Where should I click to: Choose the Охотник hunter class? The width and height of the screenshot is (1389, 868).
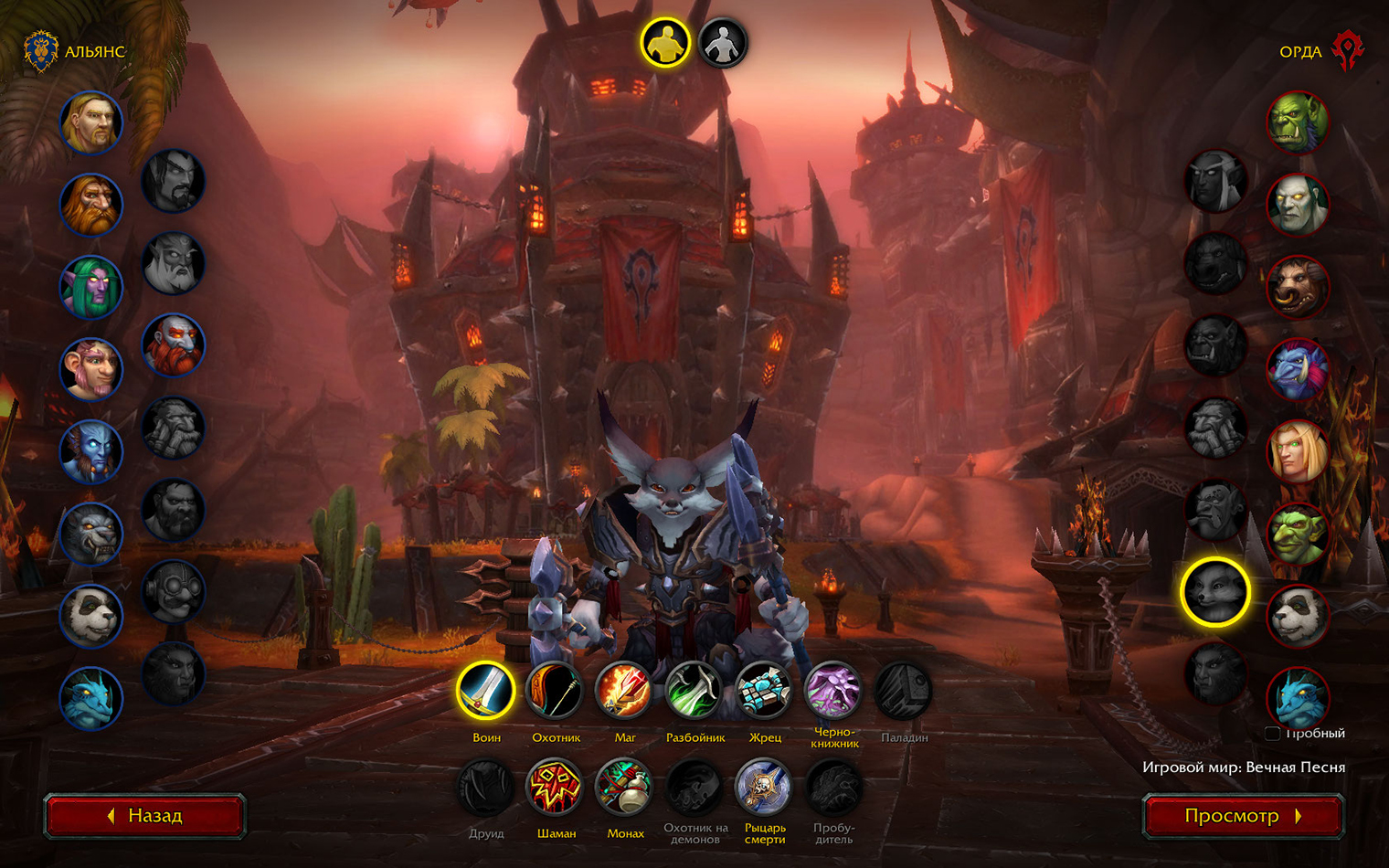556,691
